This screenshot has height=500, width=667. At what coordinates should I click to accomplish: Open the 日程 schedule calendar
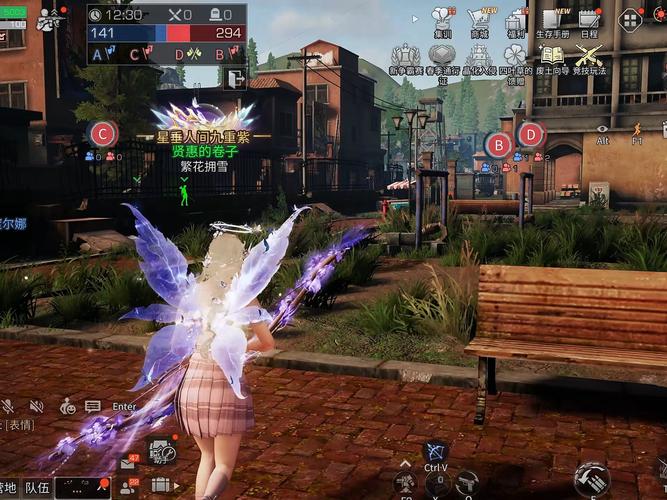[589, 20]
